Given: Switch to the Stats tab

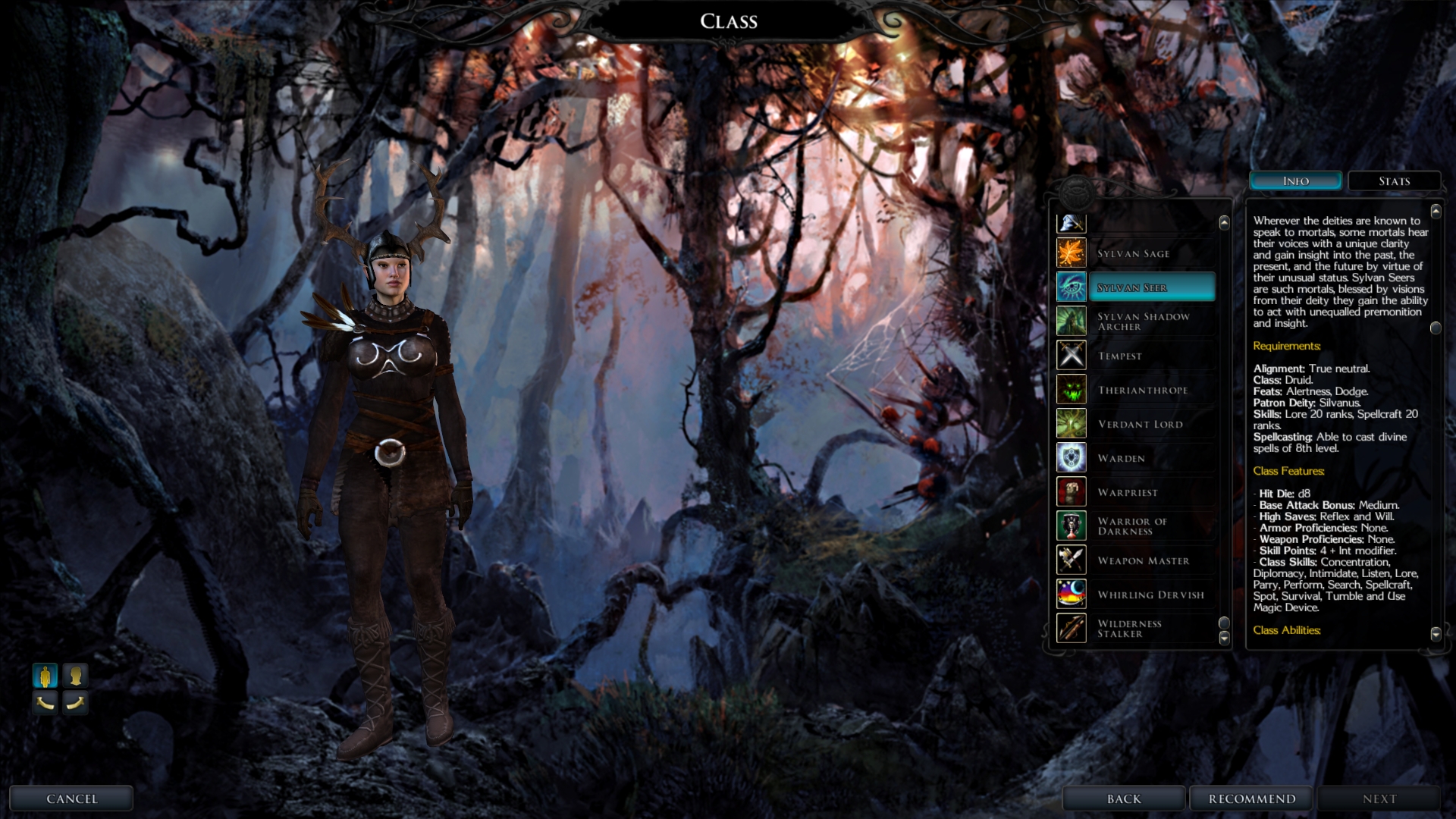Looking at the screenshot, I should click(1394, 181).
